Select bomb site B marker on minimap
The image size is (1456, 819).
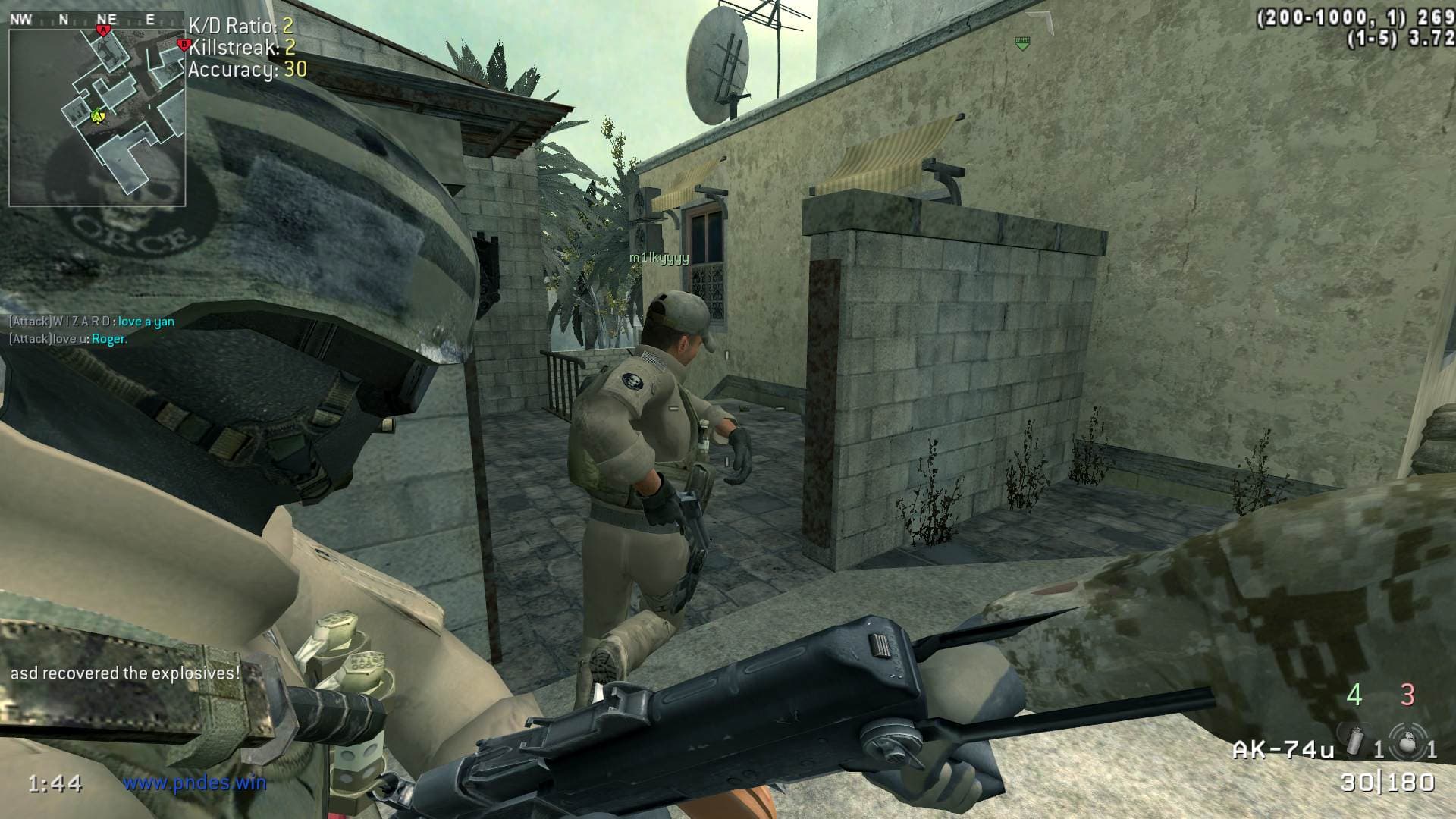[183, 45]
